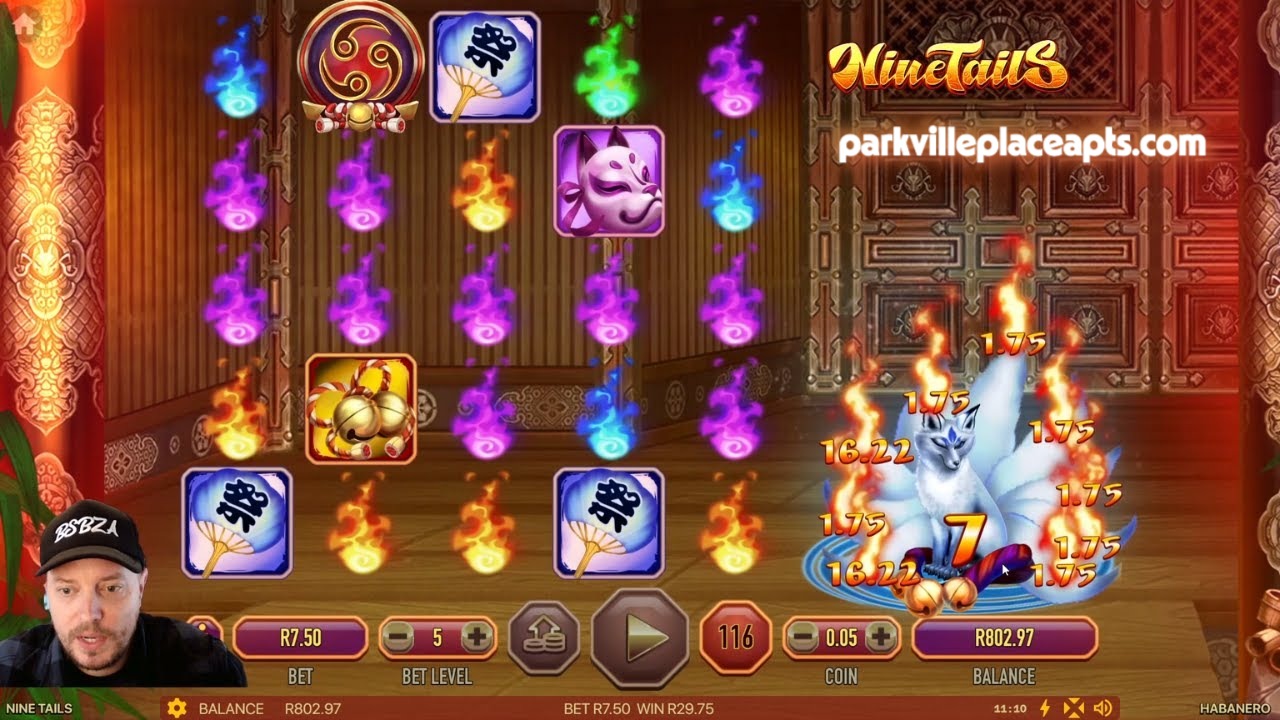Toggle the lightning bolt quick-spin icon
Image resolution: width=1280 pixels, height=720 pixels.
1045,708
